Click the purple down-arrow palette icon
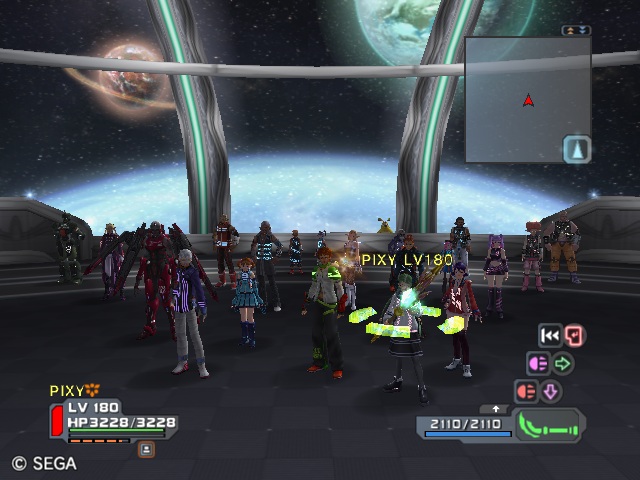This screenshot has width=640, height=480. pyautogui.click(x=551, y=391)
